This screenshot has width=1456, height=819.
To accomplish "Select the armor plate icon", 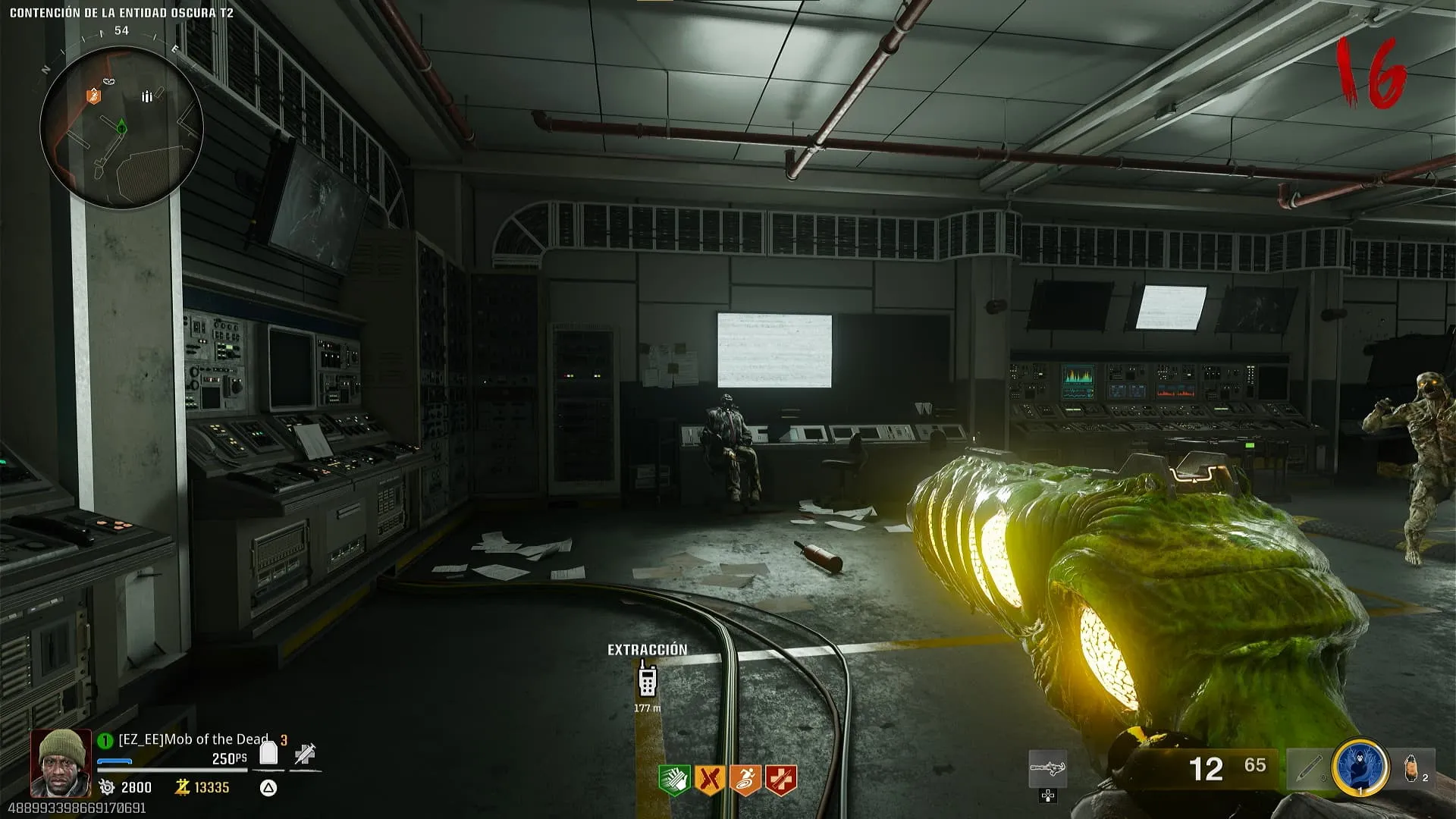I will pyautogui.click(x=268, y=753).
